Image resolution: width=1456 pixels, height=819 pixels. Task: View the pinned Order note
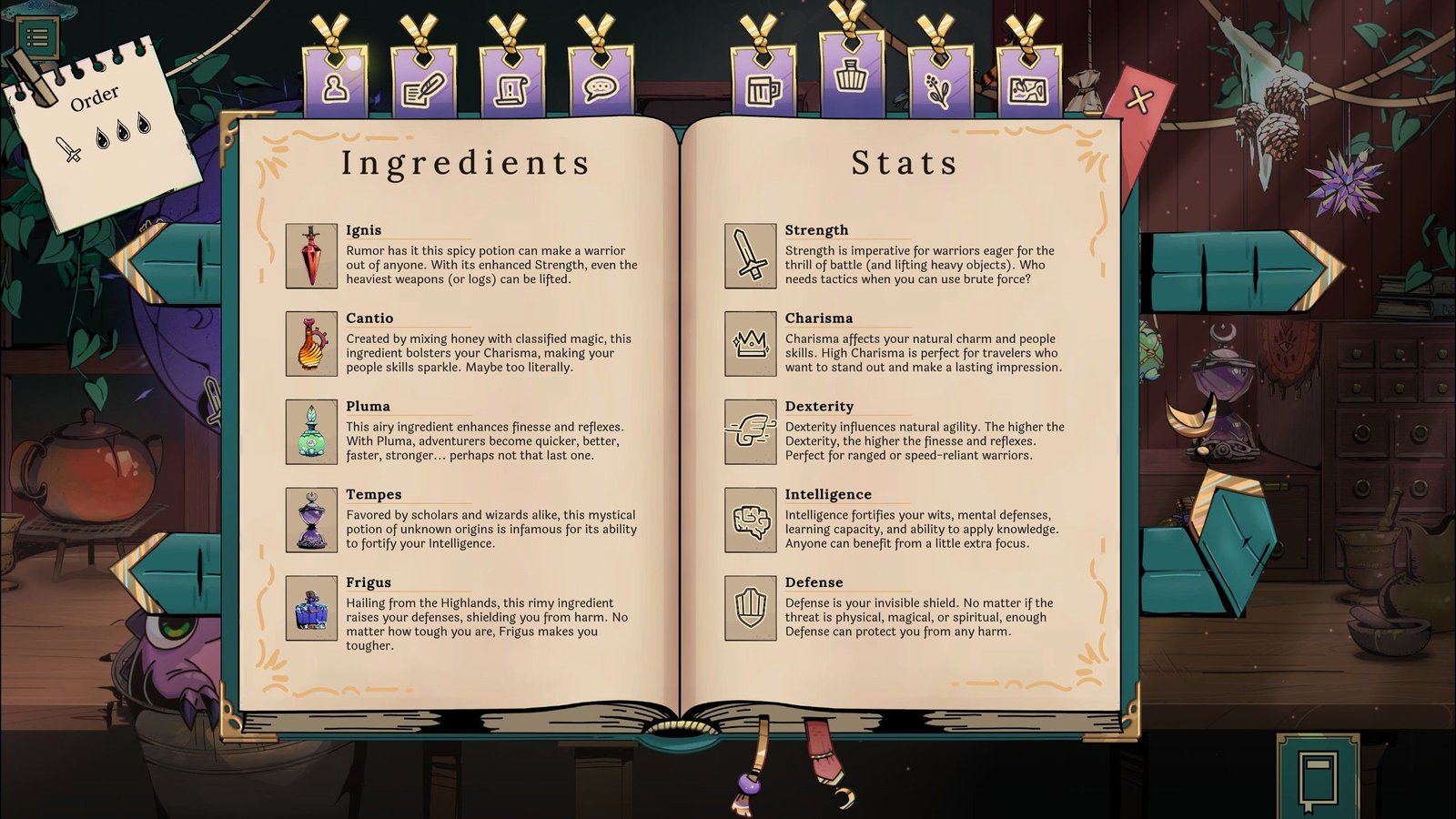(100, 127)
